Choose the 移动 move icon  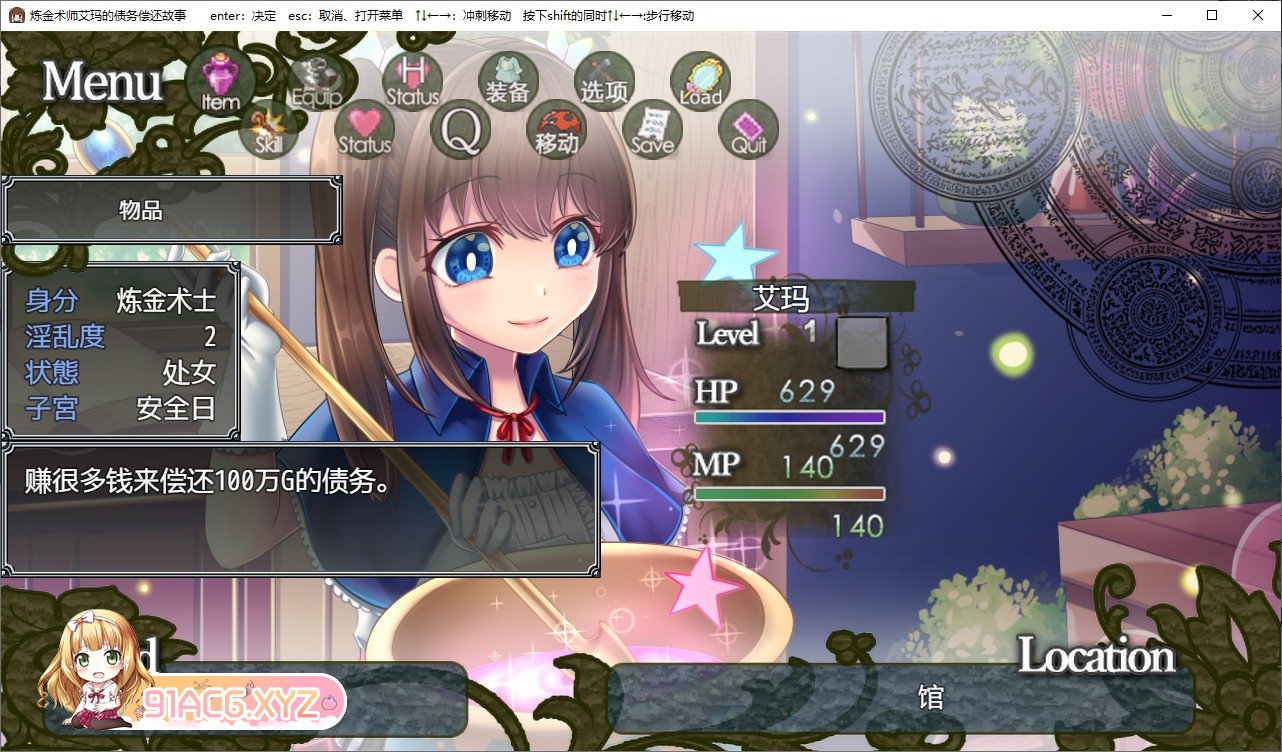[x=556, y=130]
